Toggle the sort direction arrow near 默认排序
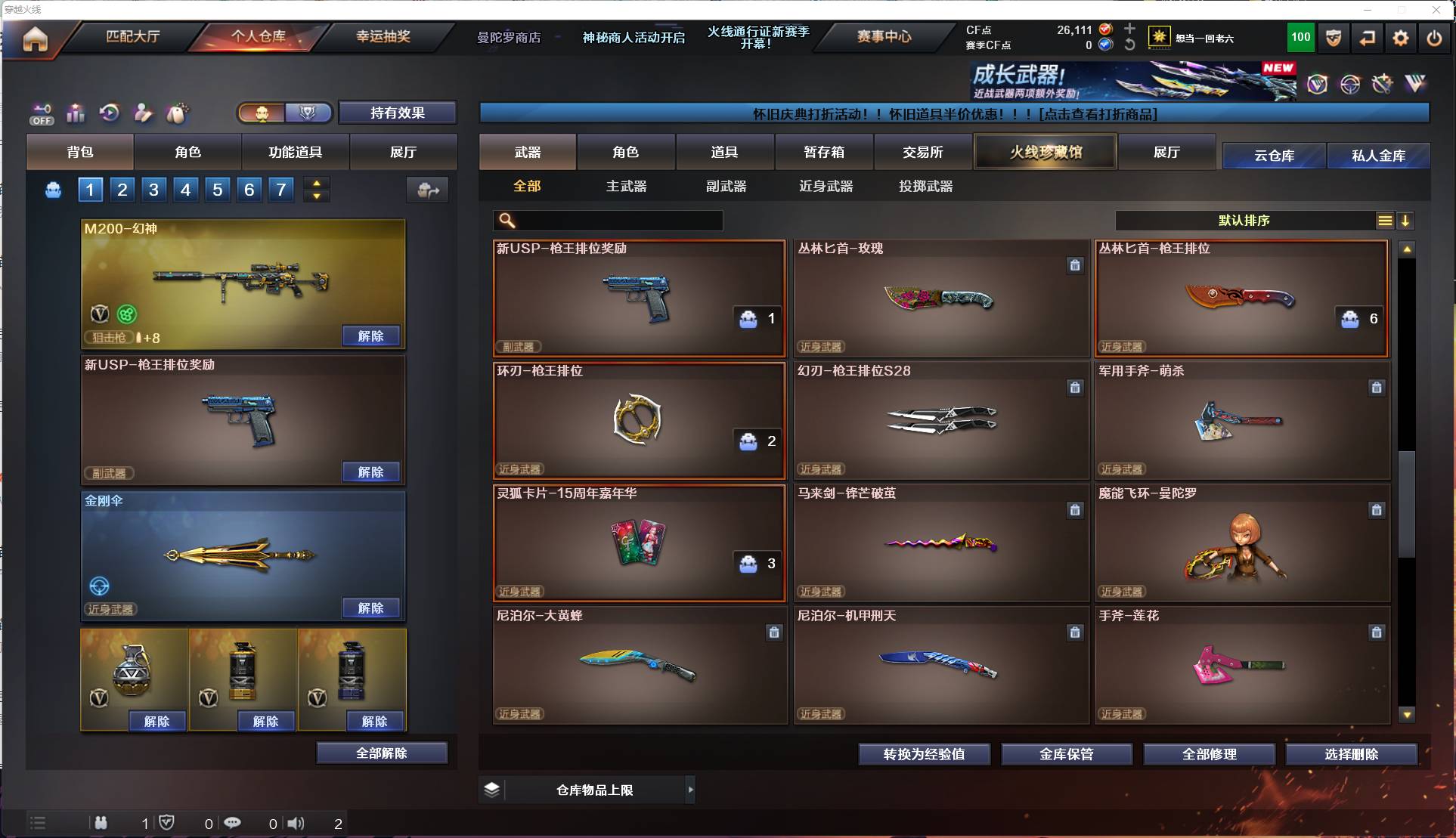Image resolution: width=1456 pixels, height=838 pixels. pos(1406,221)
